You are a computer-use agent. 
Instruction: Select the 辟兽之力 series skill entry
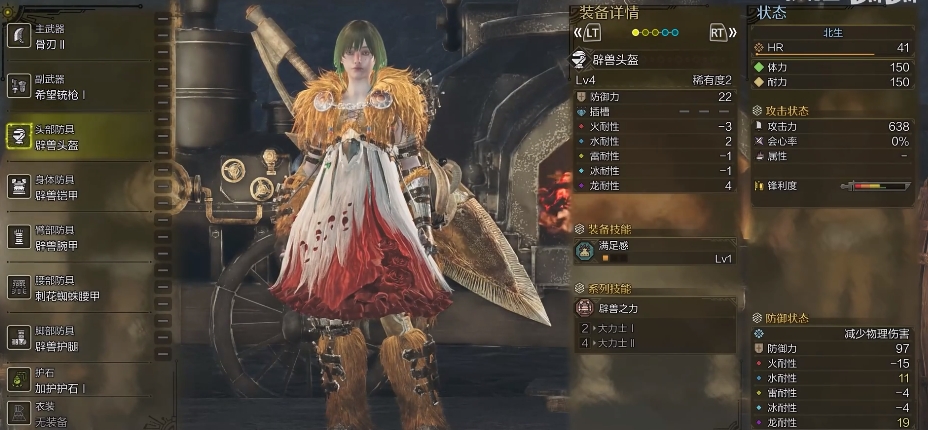click(655, 308)
